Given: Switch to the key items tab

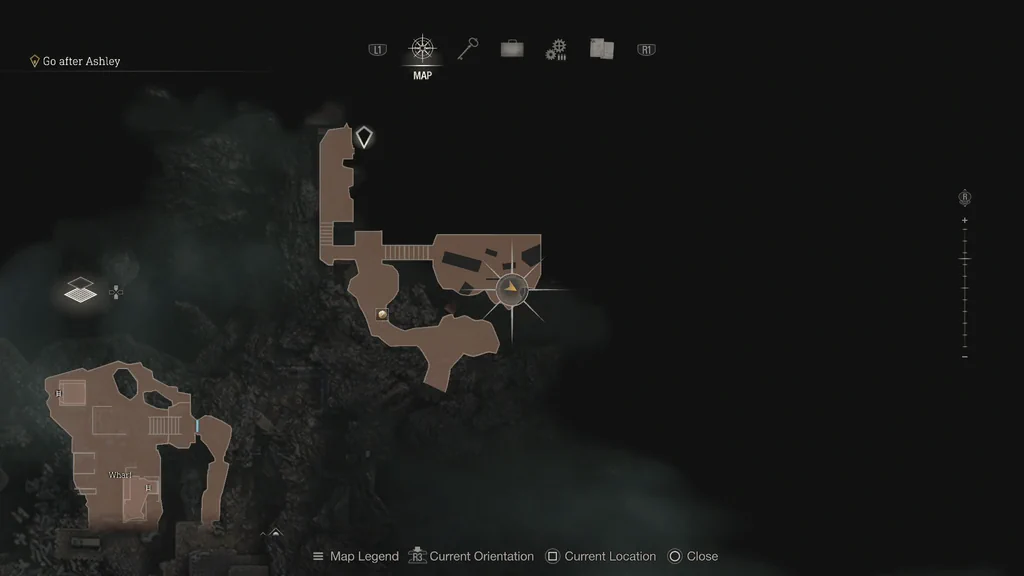Looking at the screenshot, I should (467, 49).
